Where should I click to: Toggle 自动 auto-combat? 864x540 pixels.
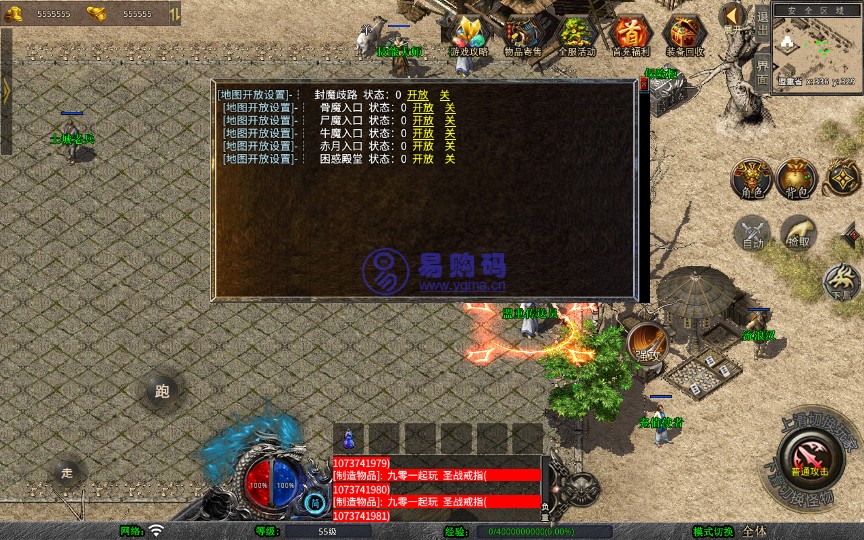click(750, 233)
